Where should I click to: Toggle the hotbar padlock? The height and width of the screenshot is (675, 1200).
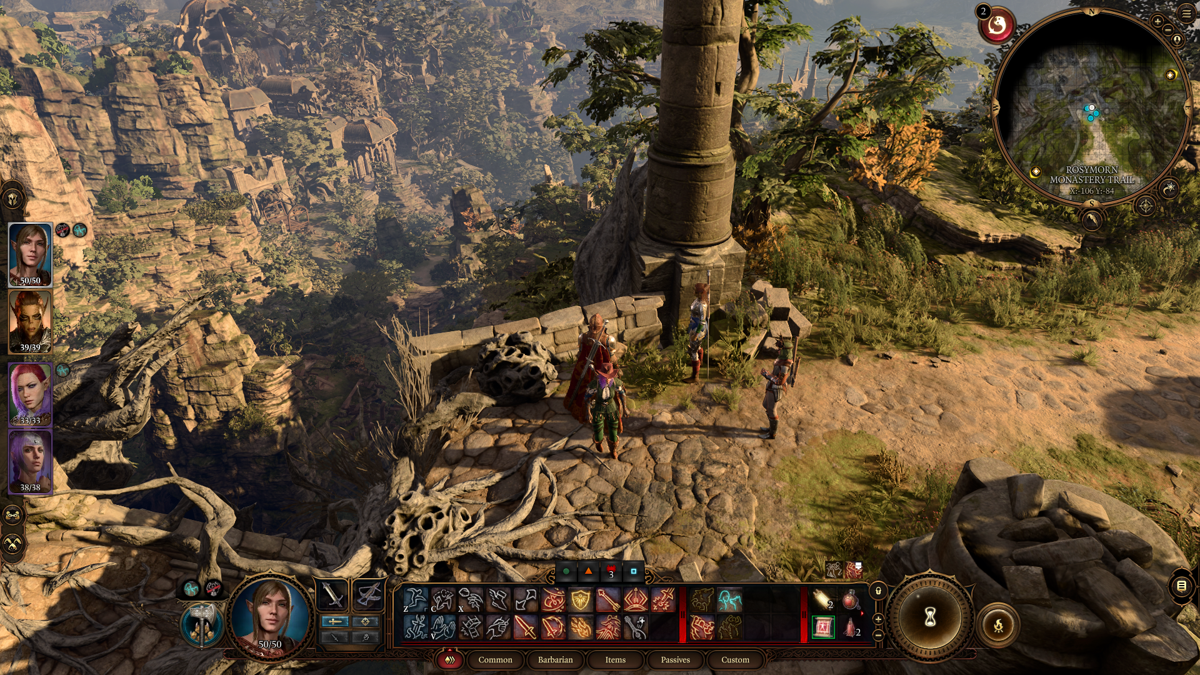879,591
